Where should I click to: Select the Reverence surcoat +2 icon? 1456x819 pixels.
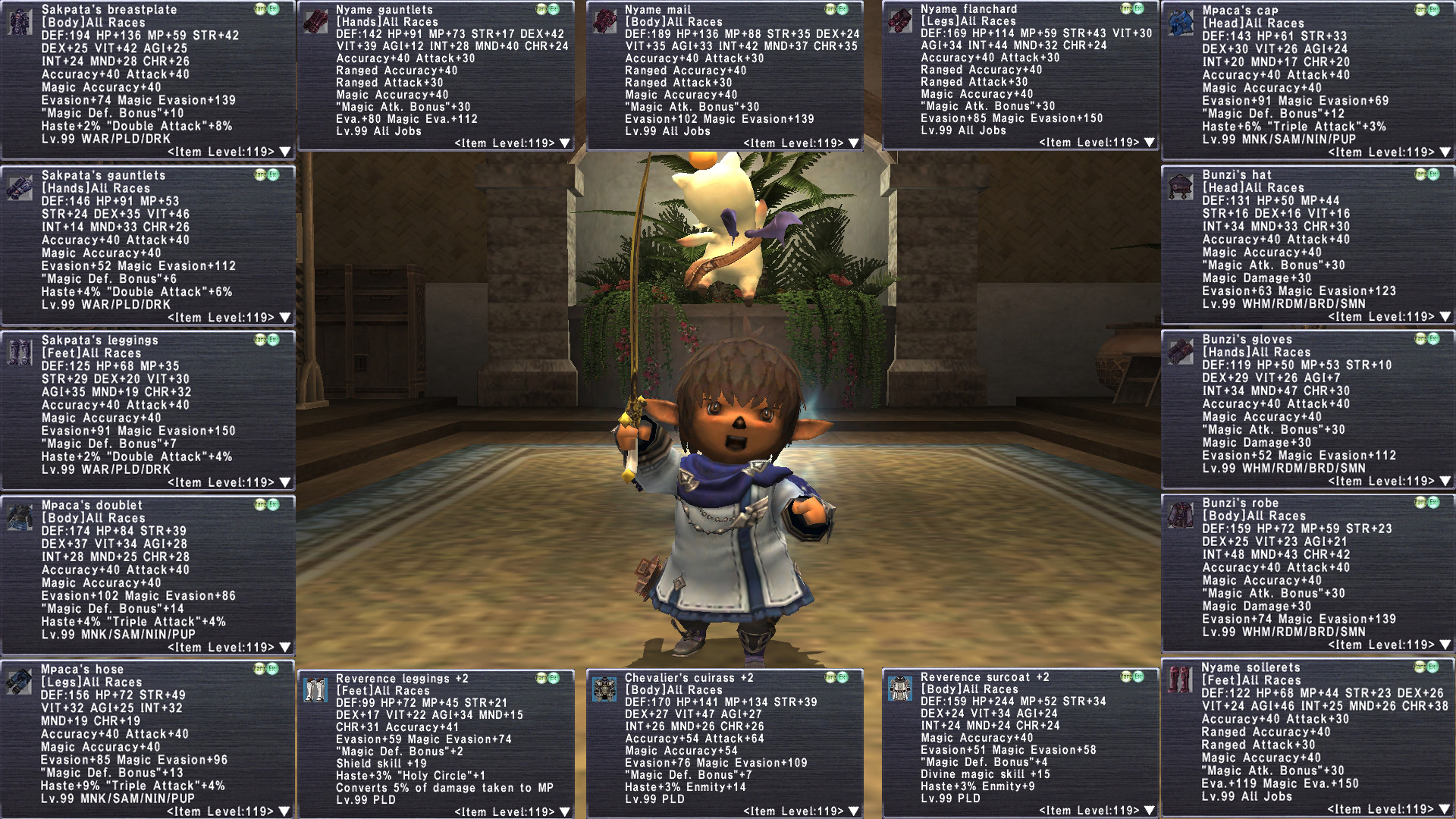(900, 688)
